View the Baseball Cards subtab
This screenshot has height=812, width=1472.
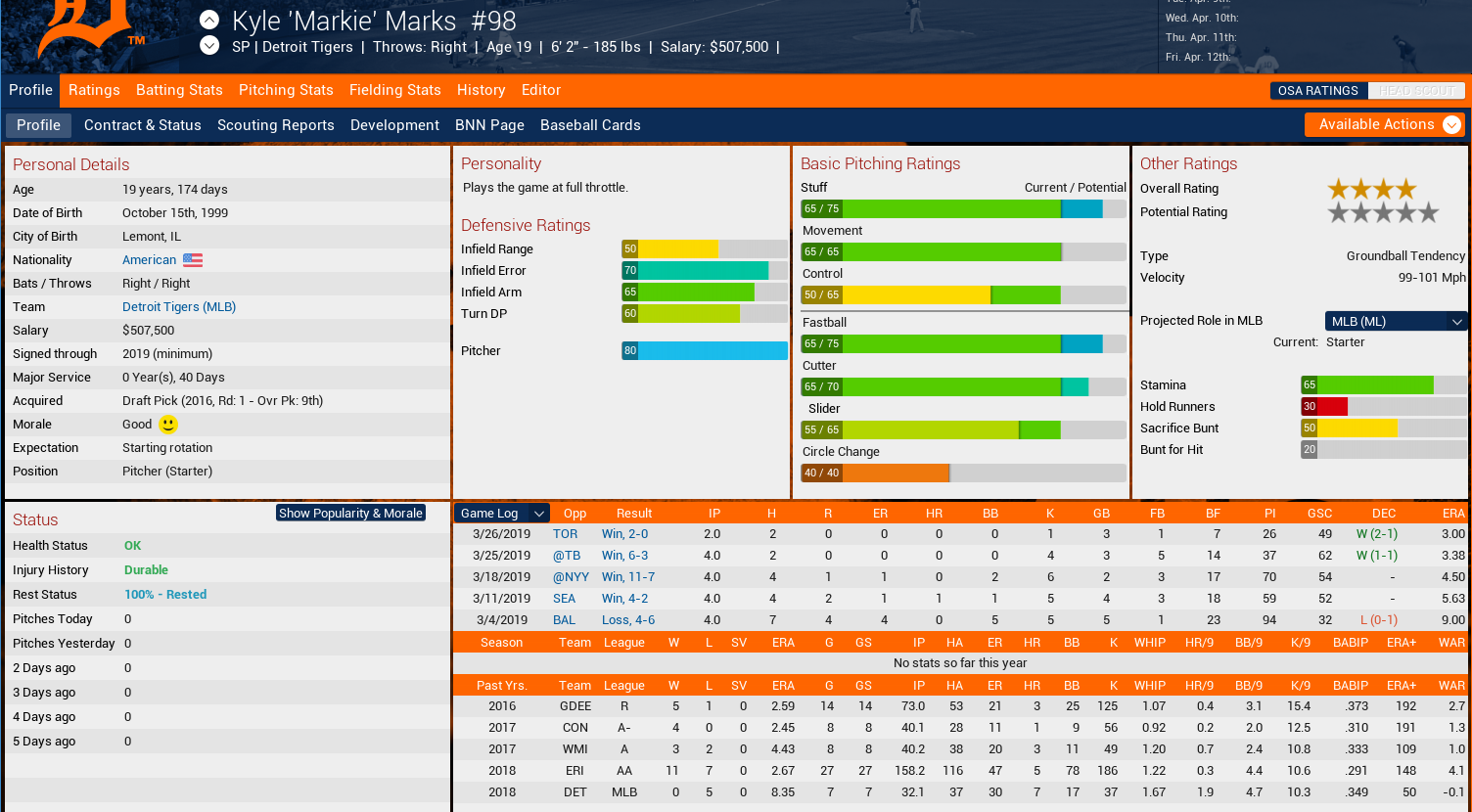tap(590, 125)
